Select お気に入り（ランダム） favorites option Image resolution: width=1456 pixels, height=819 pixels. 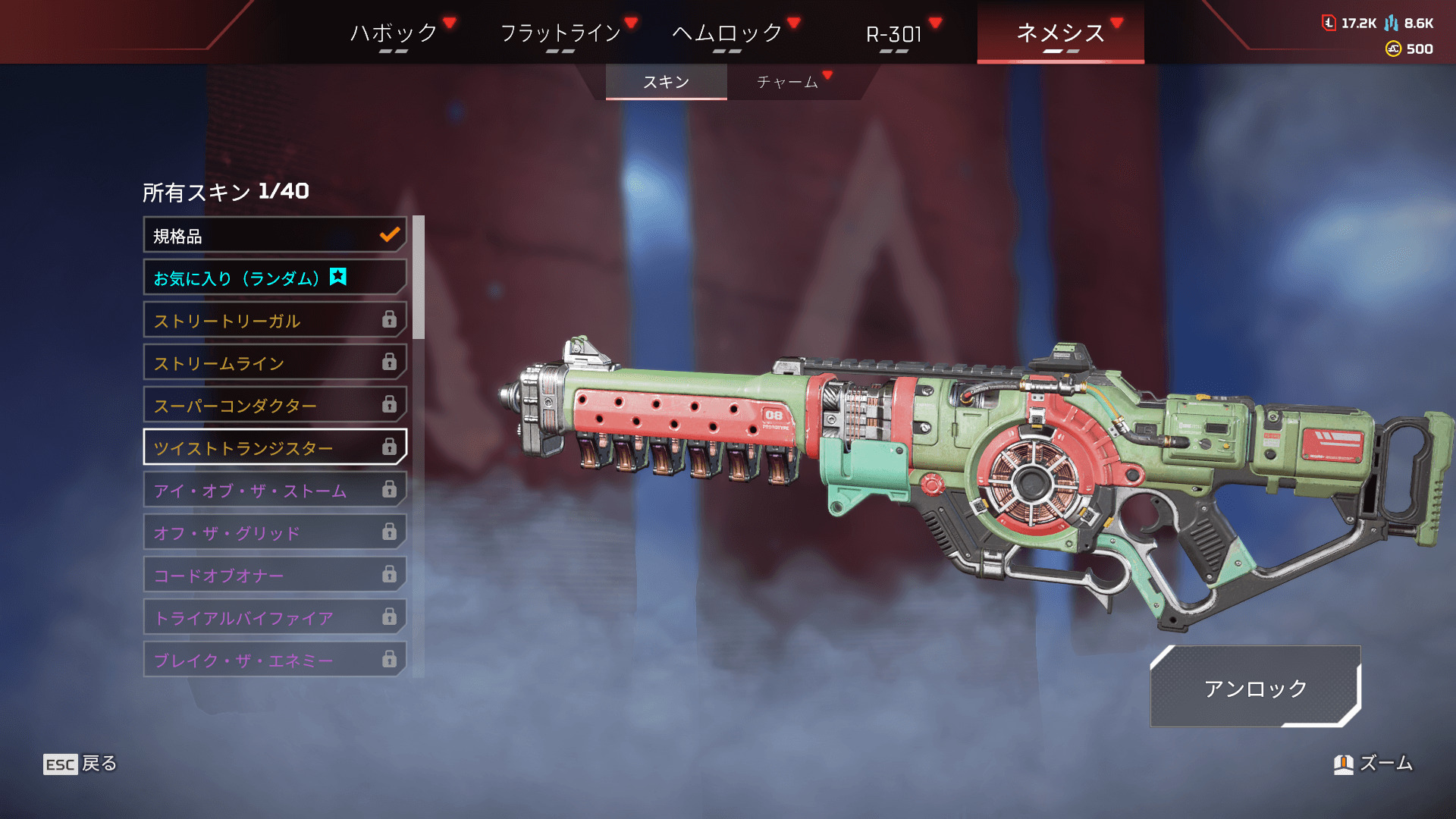point(275,278)
